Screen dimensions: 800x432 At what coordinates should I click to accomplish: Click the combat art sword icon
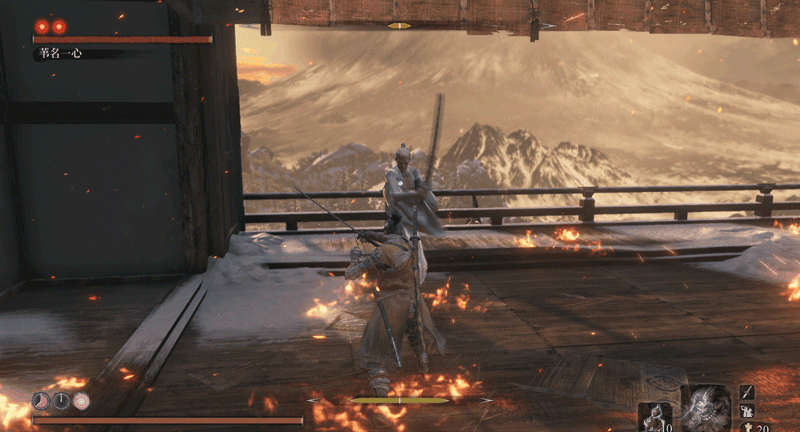pos(747,393)
